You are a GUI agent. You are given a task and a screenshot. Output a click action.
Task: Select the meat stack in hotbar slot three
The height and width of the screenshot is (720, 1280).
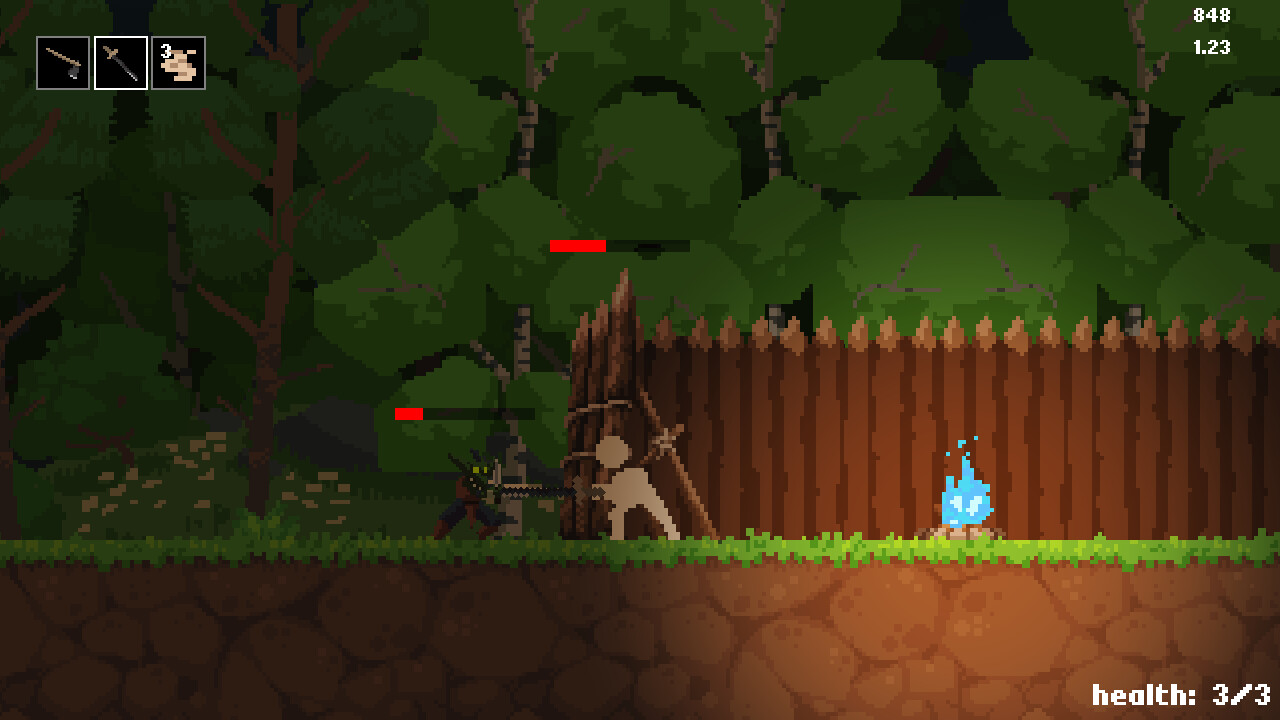pyautogui.click(x=179, y=63)
